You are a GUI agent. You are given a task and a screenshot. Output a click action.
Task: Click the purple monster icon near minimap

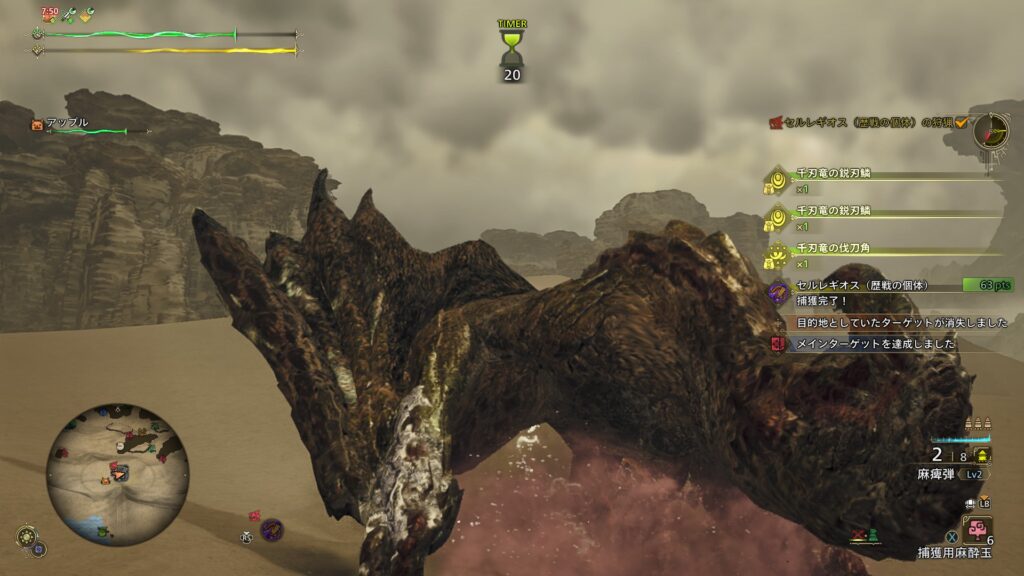click(271, 530)
